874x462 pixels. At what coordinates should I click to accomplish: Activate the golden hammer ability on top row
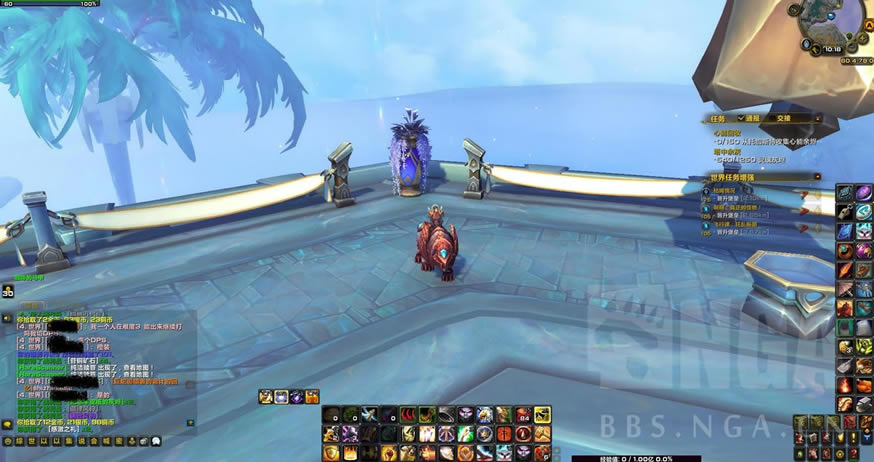tap(542, 414)
